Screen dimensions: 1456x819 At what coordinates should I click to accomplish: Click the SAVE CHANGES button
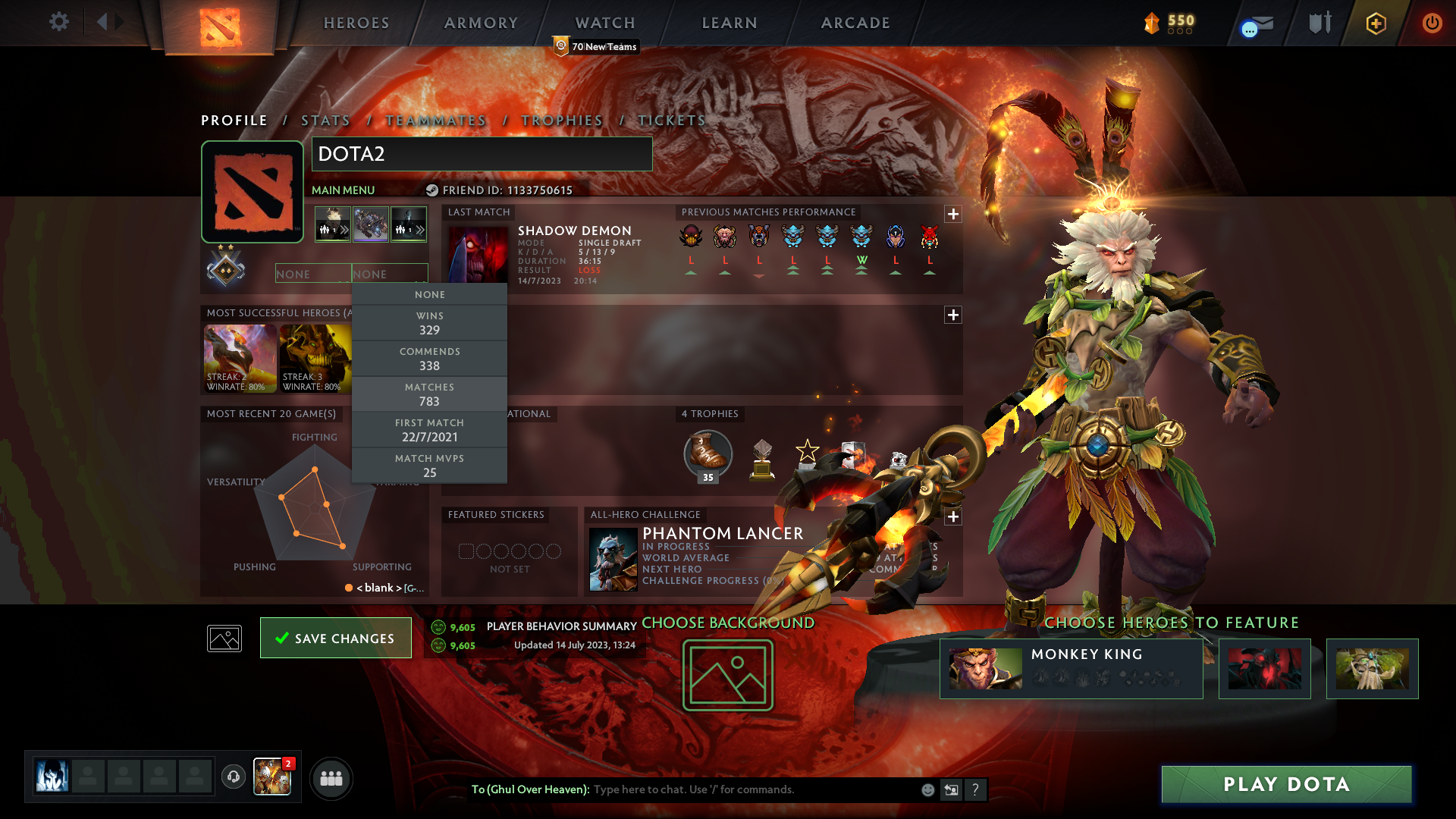point(335,638)
